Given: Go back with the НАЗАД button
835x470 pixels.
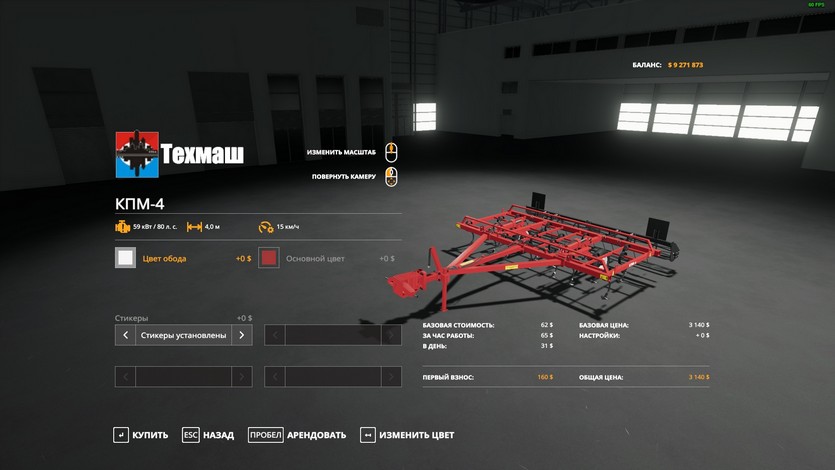Looking at the screenshot, I should (x=208, y=435).
